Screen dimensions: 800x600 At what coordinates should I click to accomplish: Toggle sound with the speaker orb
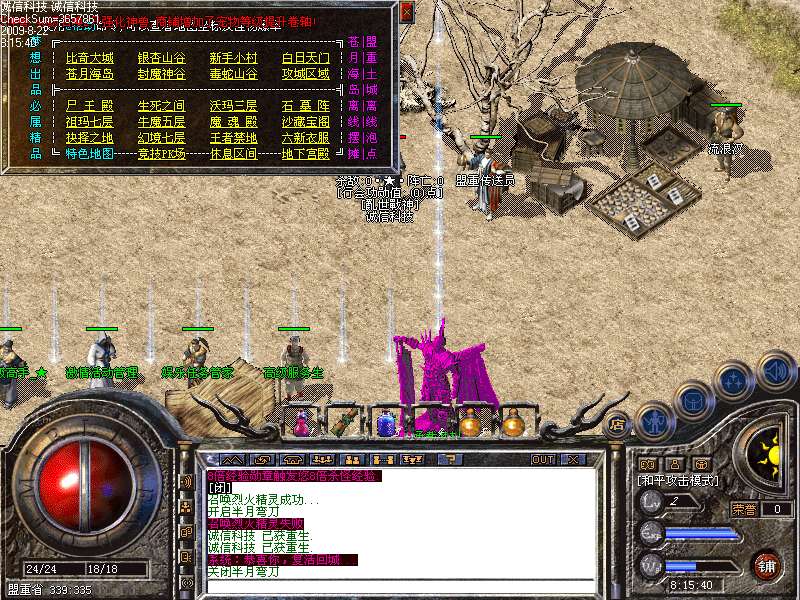pos(776,369)
